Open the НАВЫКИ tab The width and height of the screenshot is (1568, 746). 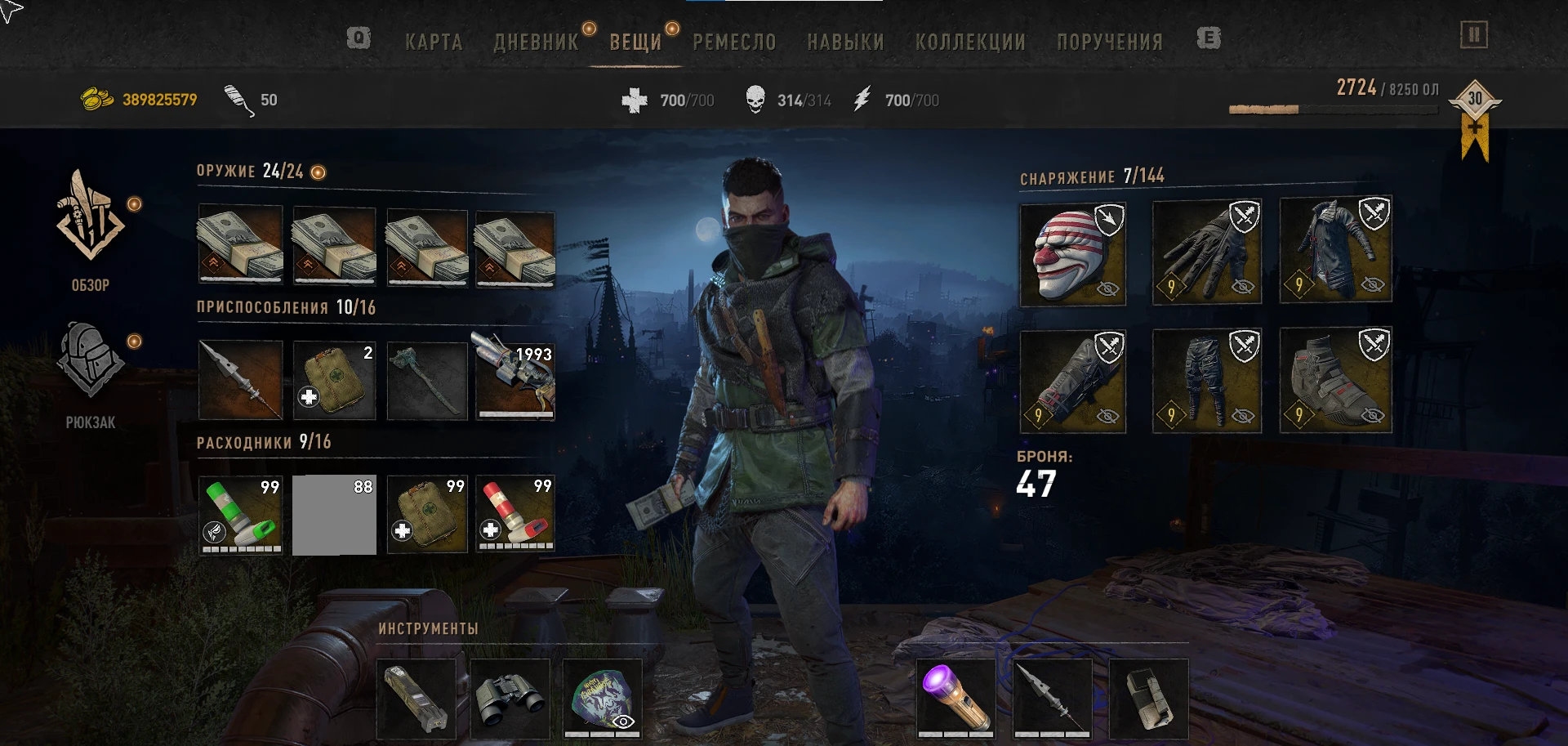[846, 42]
